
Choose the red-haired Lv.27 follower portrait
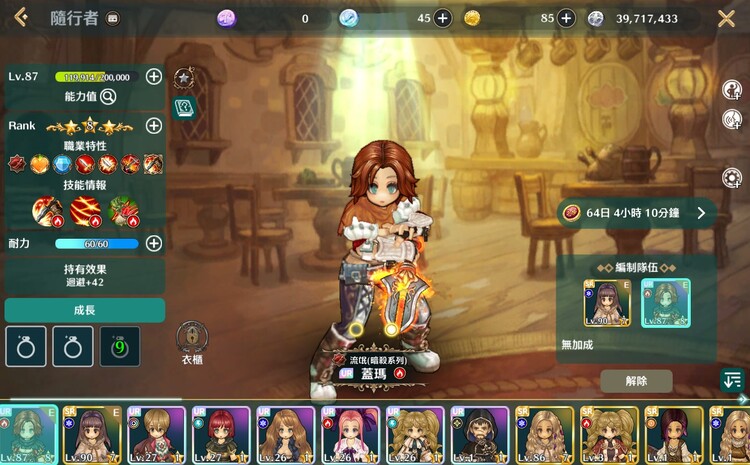point(223,435)
